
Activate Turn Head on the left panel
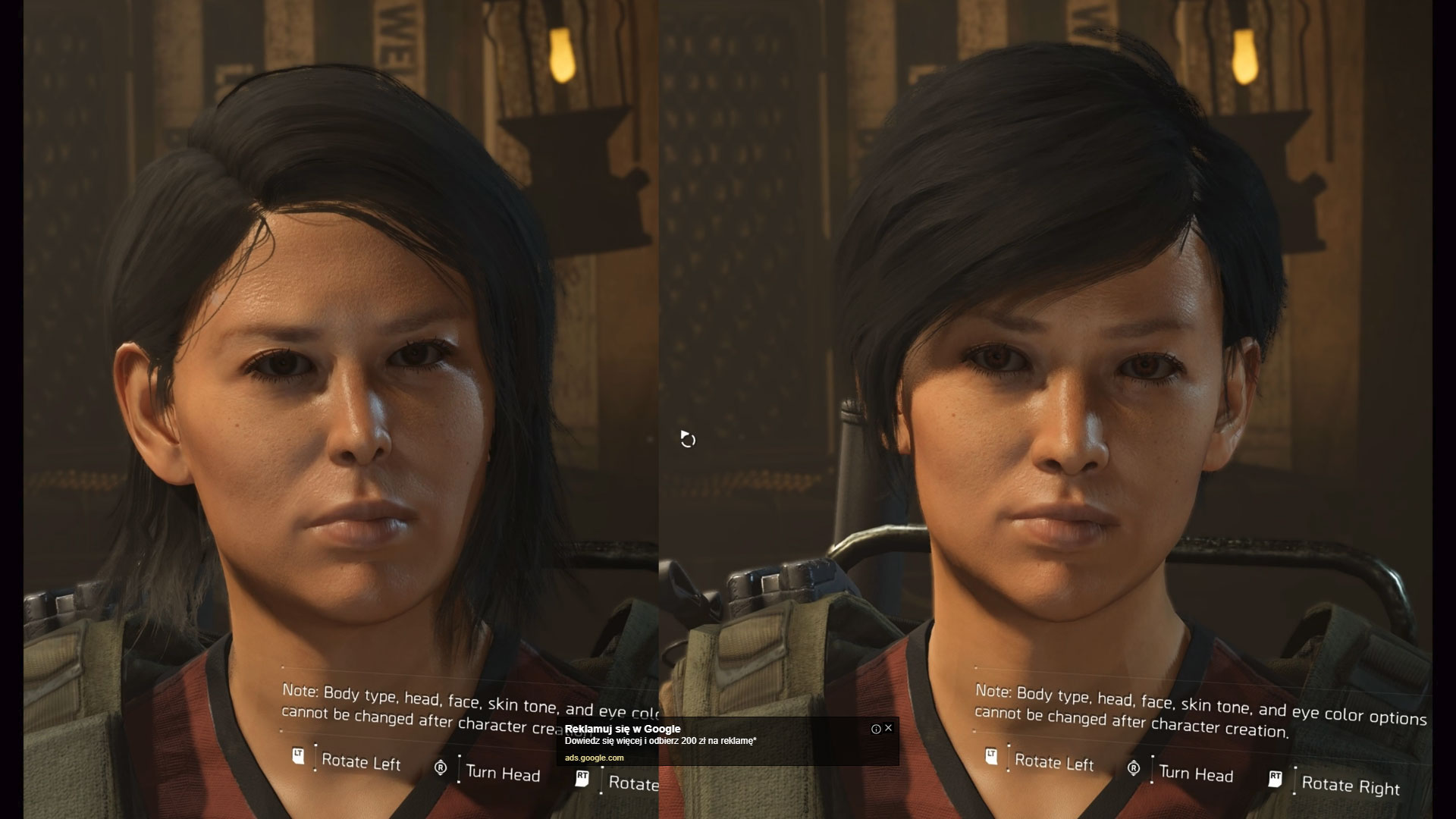tap(502, 773)
